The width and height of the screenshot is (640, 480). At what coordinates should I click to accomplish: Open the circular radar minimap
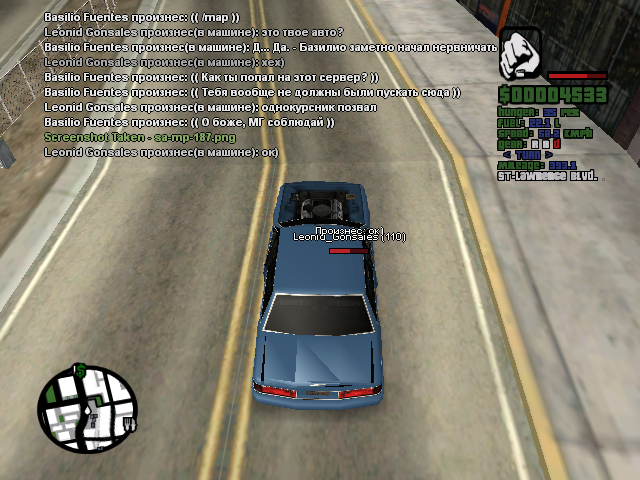click(87, 408)
